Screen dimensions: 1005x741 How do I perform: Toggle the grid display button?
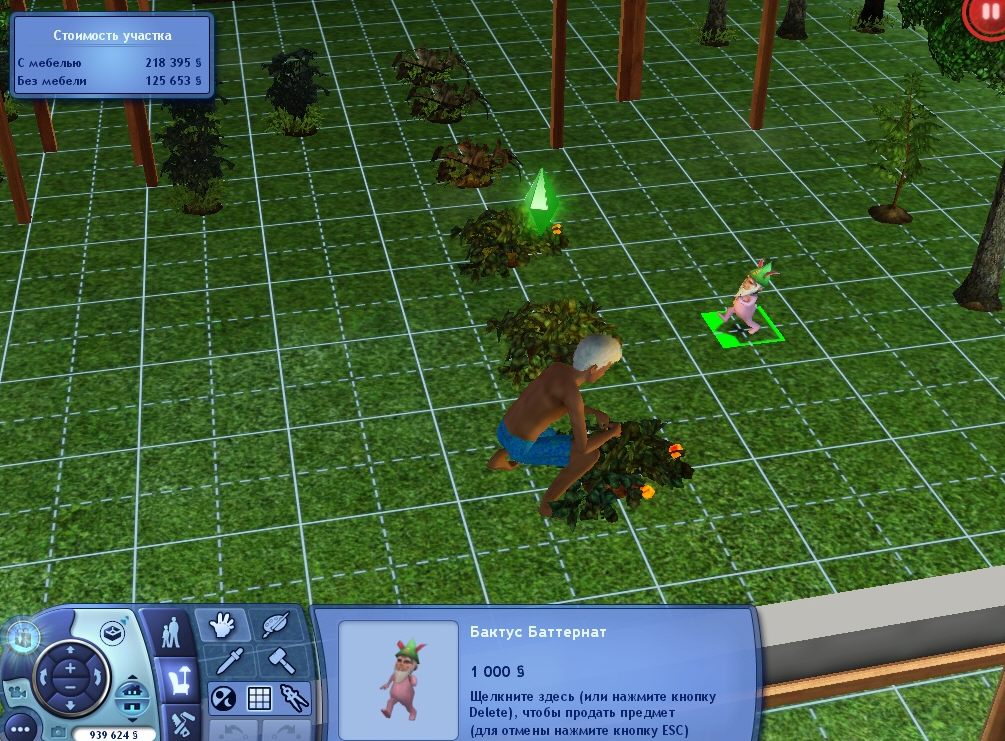pyautogui.click(x=259, y=697)
